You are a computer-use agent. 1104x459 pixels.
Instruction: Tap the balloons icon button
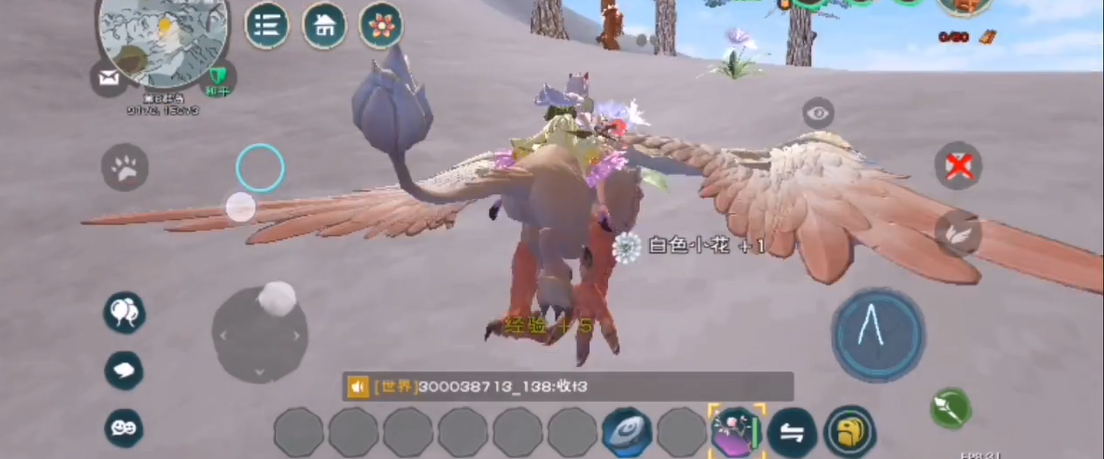pyautogui.click(x=124, y=313)
